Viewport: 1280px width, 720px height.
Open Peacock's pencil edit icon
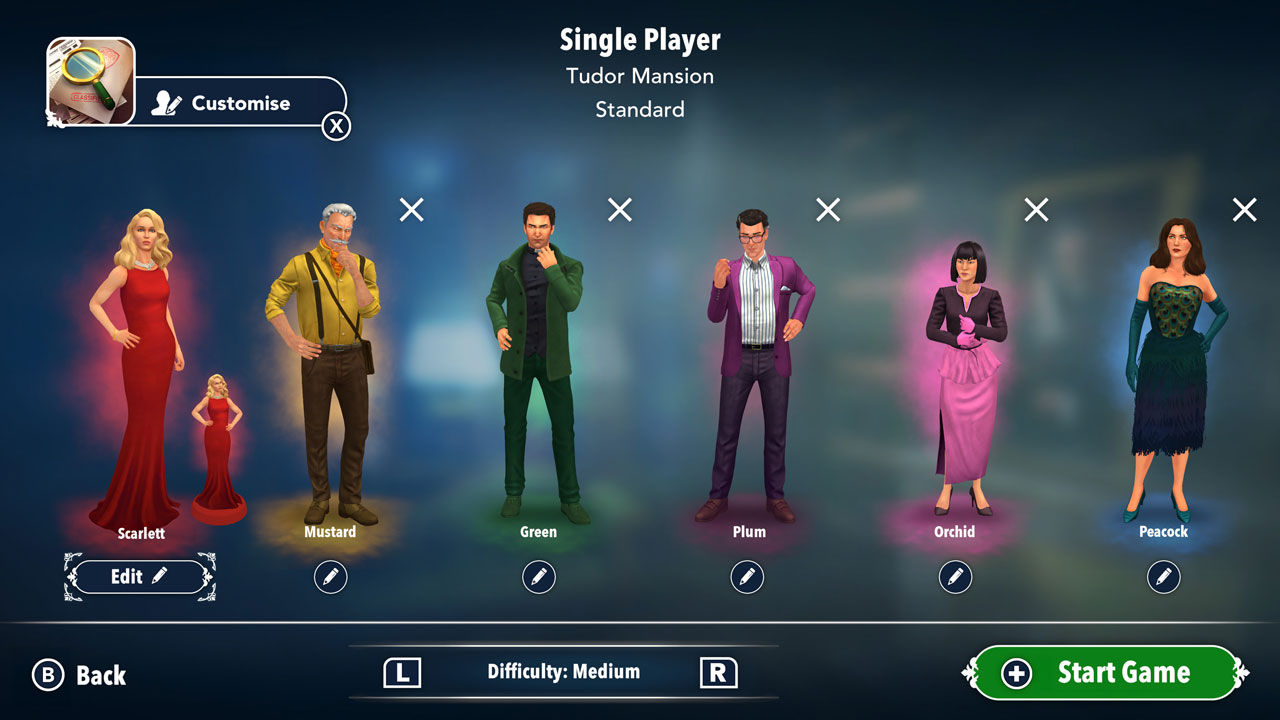(1163, 577)
